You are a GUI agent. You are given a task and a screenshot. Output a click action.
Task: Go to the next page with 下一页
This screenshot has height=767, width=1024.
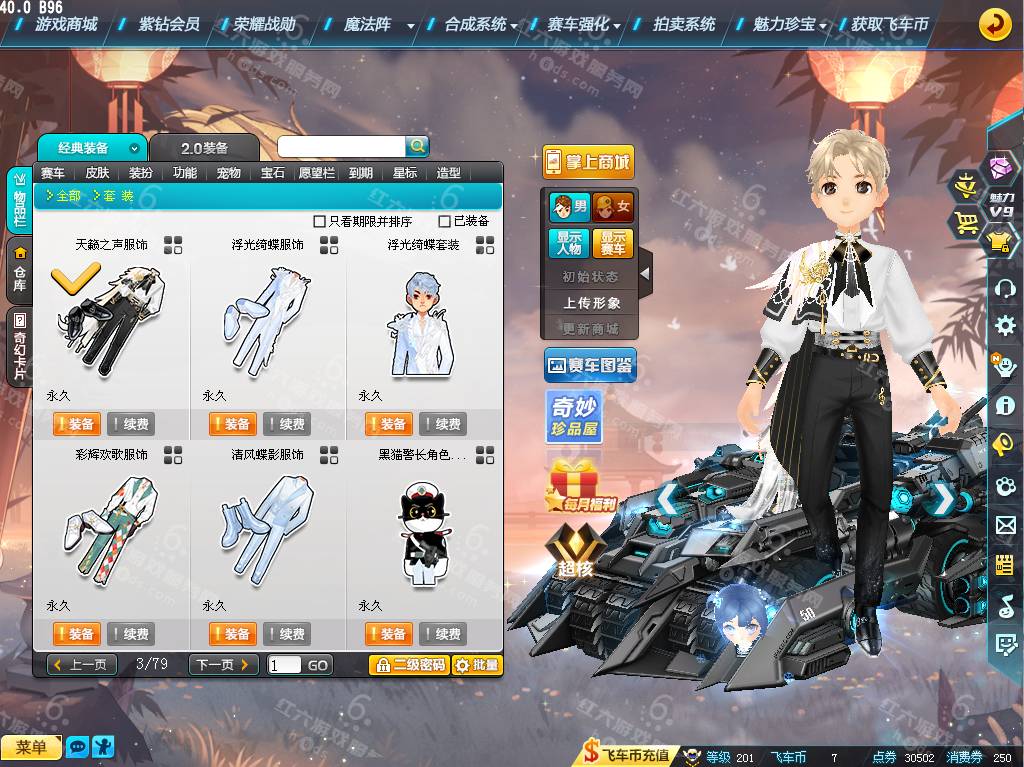[x=223, y=665]
